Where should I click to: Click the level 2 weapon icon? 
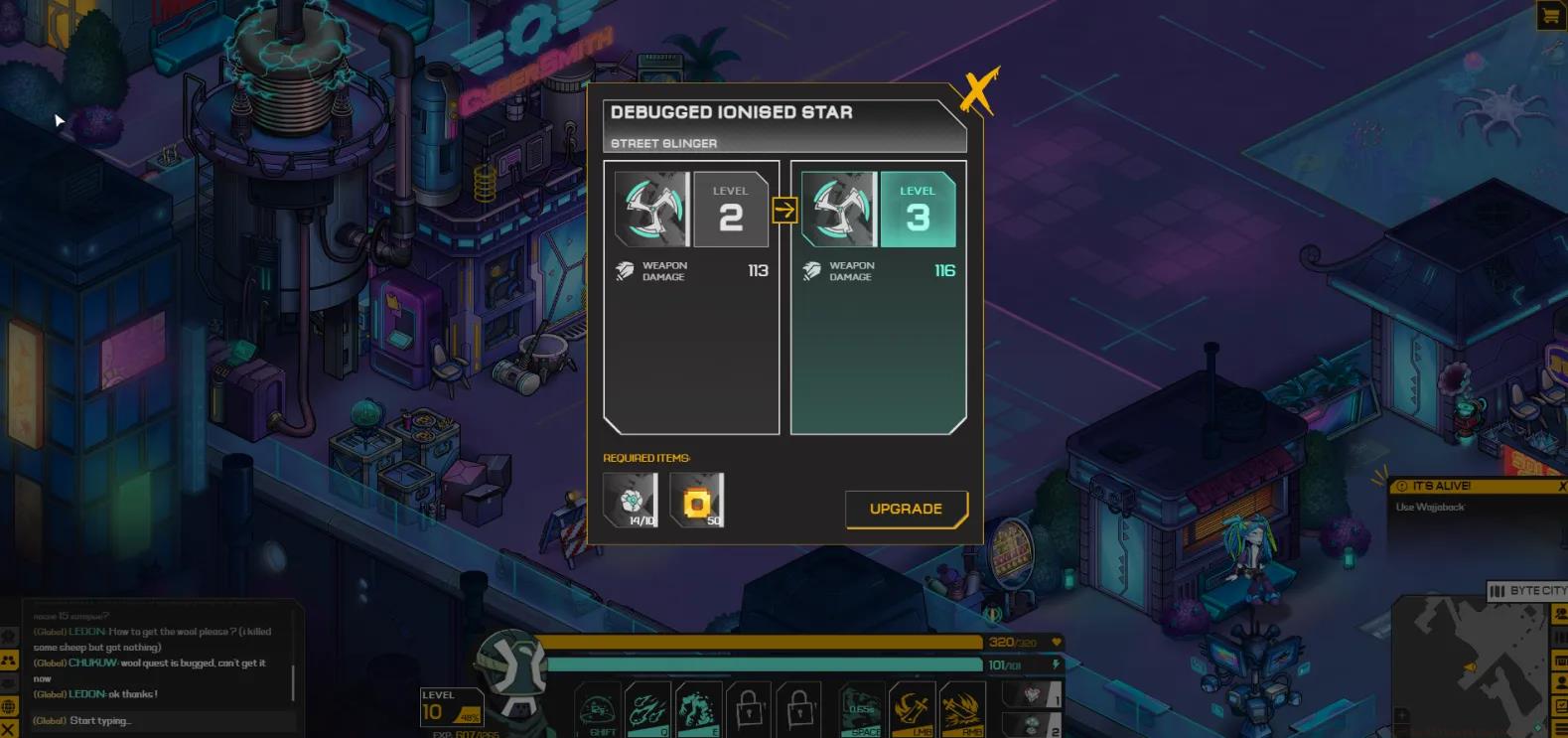(652, 210)
